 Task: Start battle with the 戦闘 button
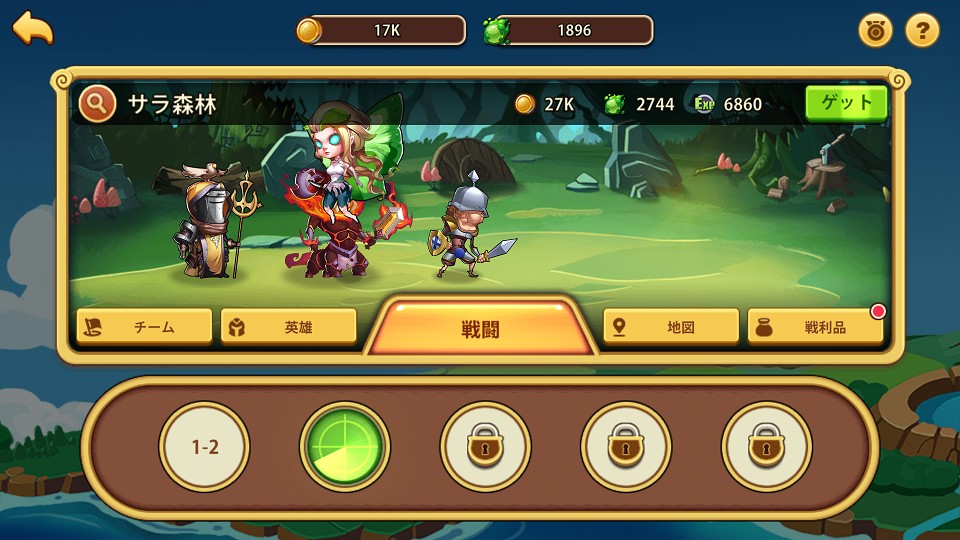[480, 328]
